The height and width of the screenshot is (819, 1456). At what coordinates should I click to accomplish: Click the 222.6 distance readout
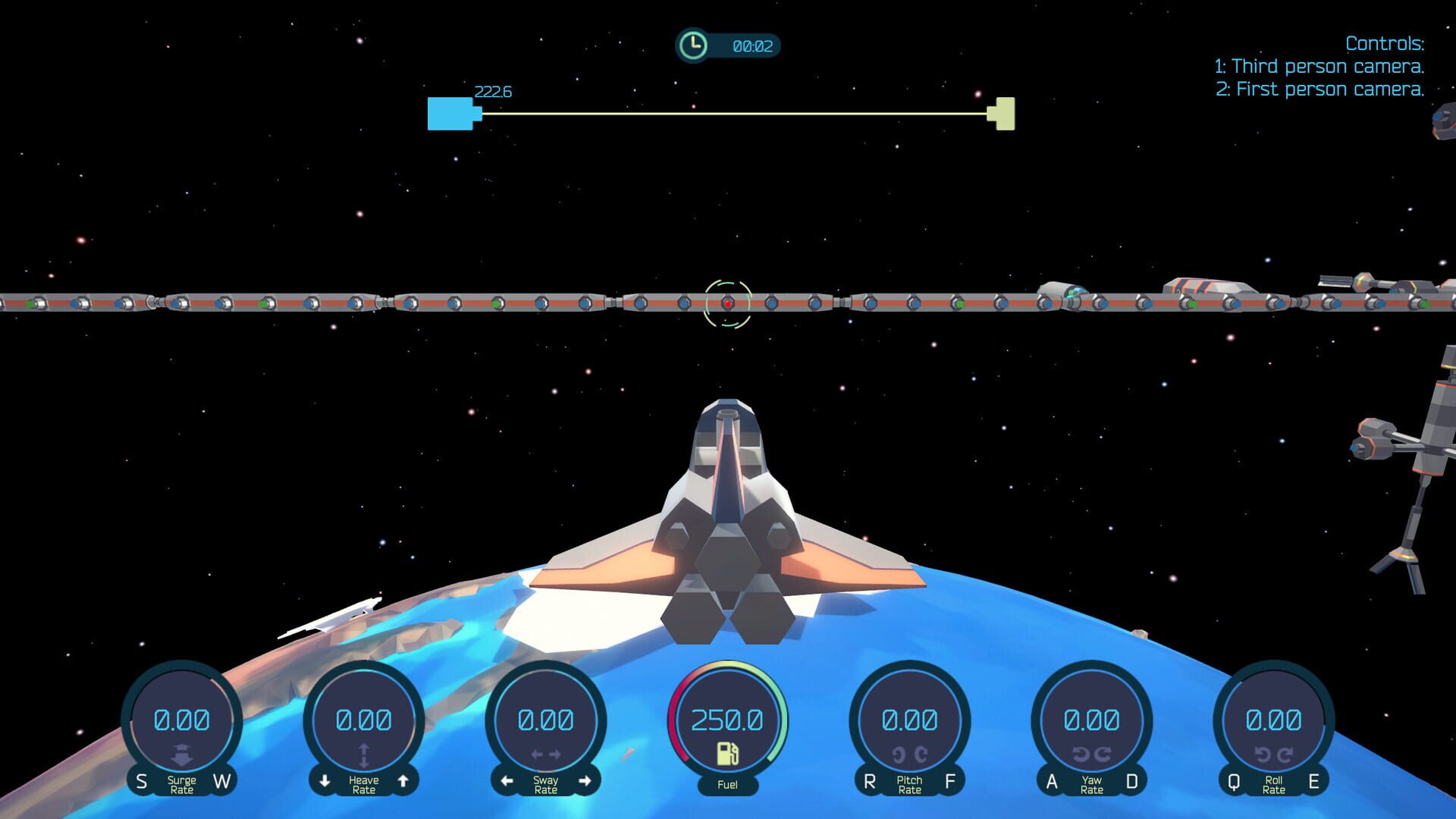493,91
